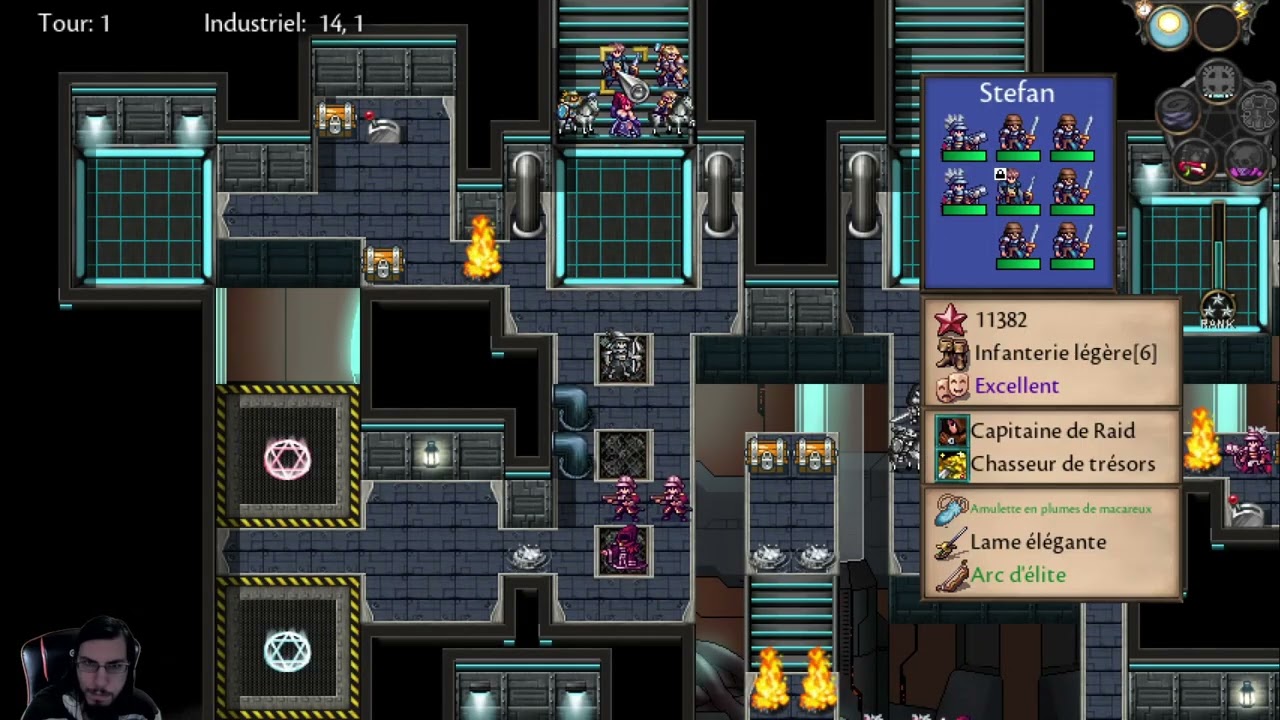1280x720 pixels.
Task: Inspect the Chasseur de trésors trait
Action: 1062,464
